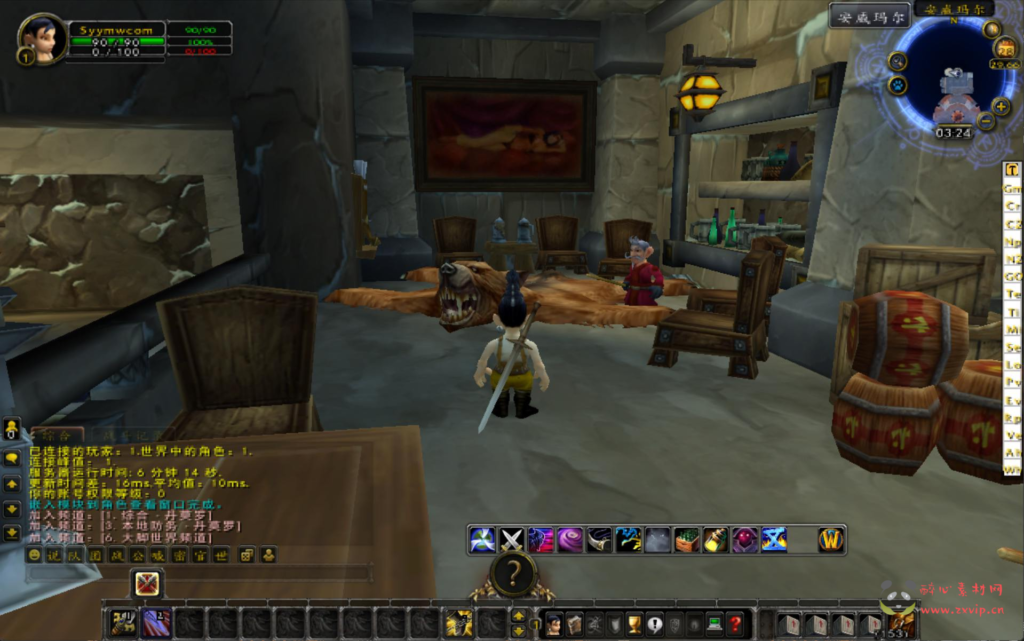Open the red question mark help button
The image size is (1024, 641).
click(735, 625)
